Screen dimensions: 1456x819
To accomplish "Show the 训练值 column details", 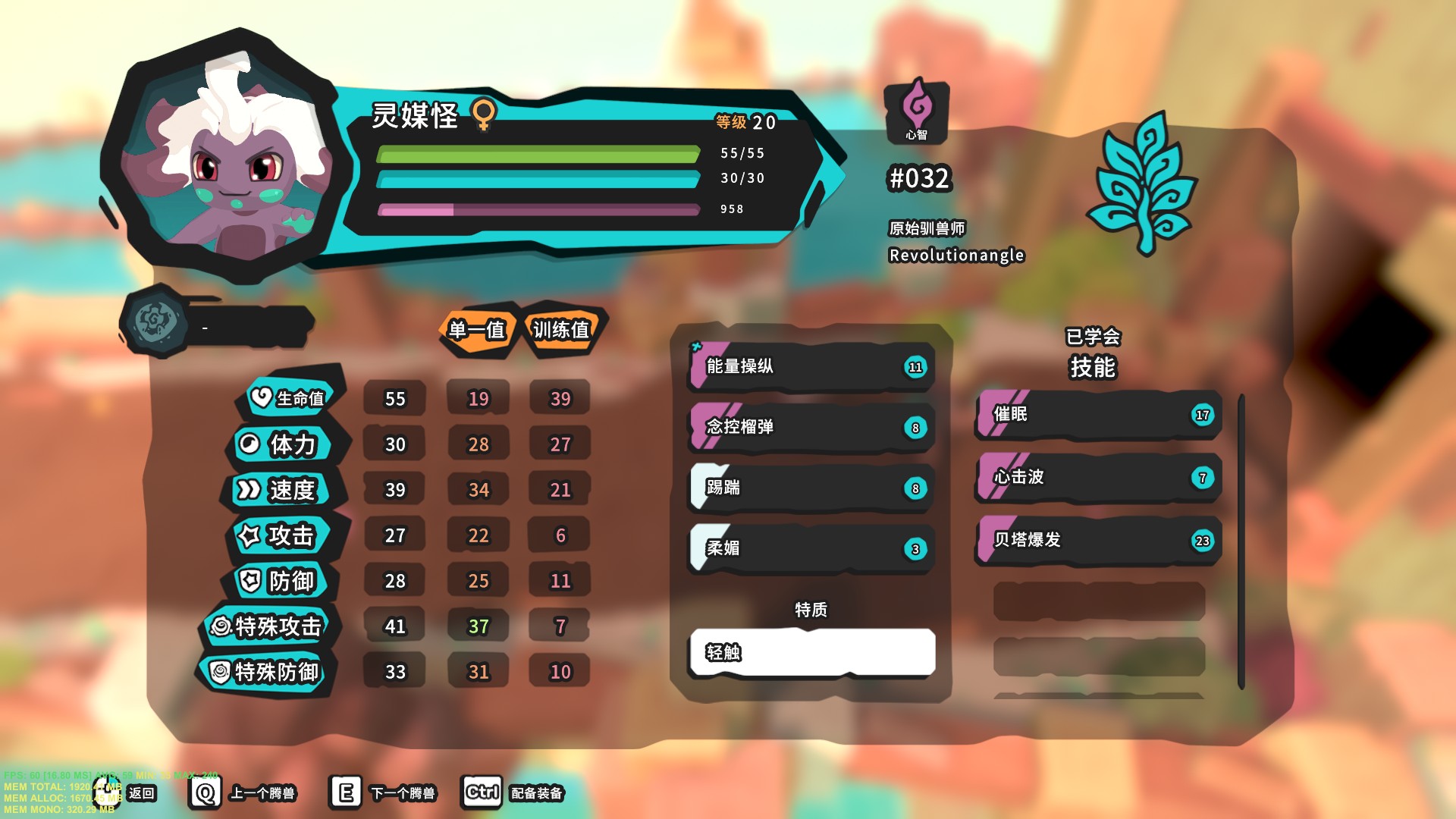I will click(x=561, y=330).
